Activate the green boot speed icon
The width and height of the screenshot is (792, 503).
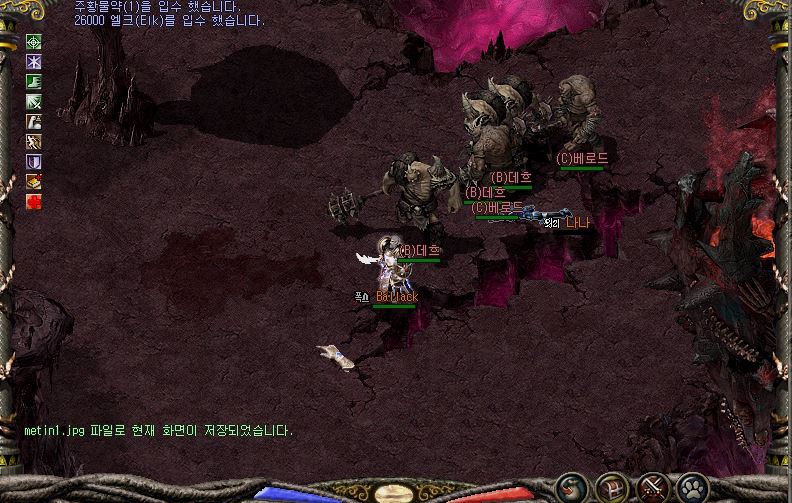pyautogui.click(x=34, y=82)
